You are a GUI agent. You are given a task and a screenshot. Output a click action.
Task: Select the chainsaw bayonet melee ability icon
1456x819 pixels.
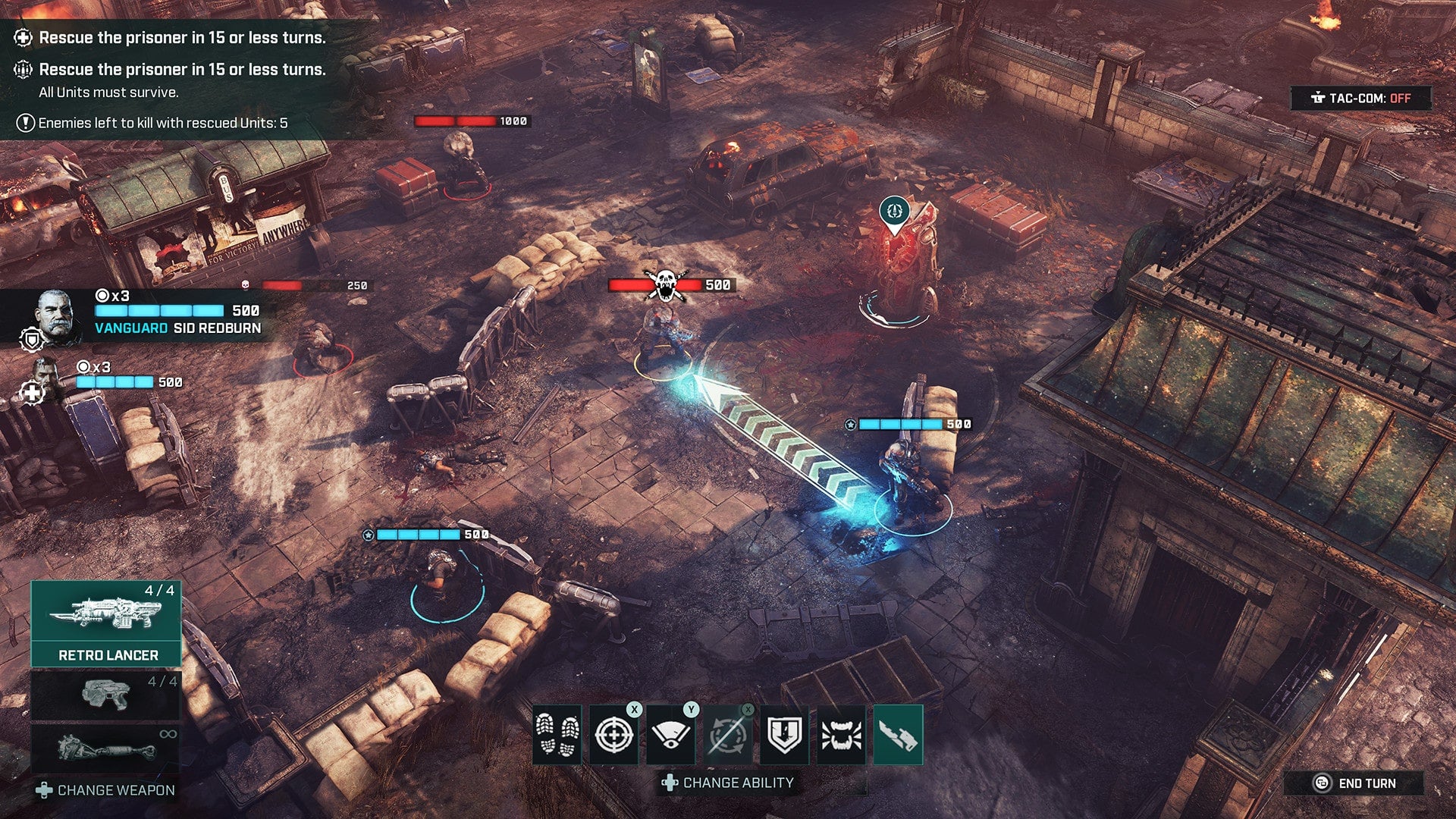coord(900,732)
